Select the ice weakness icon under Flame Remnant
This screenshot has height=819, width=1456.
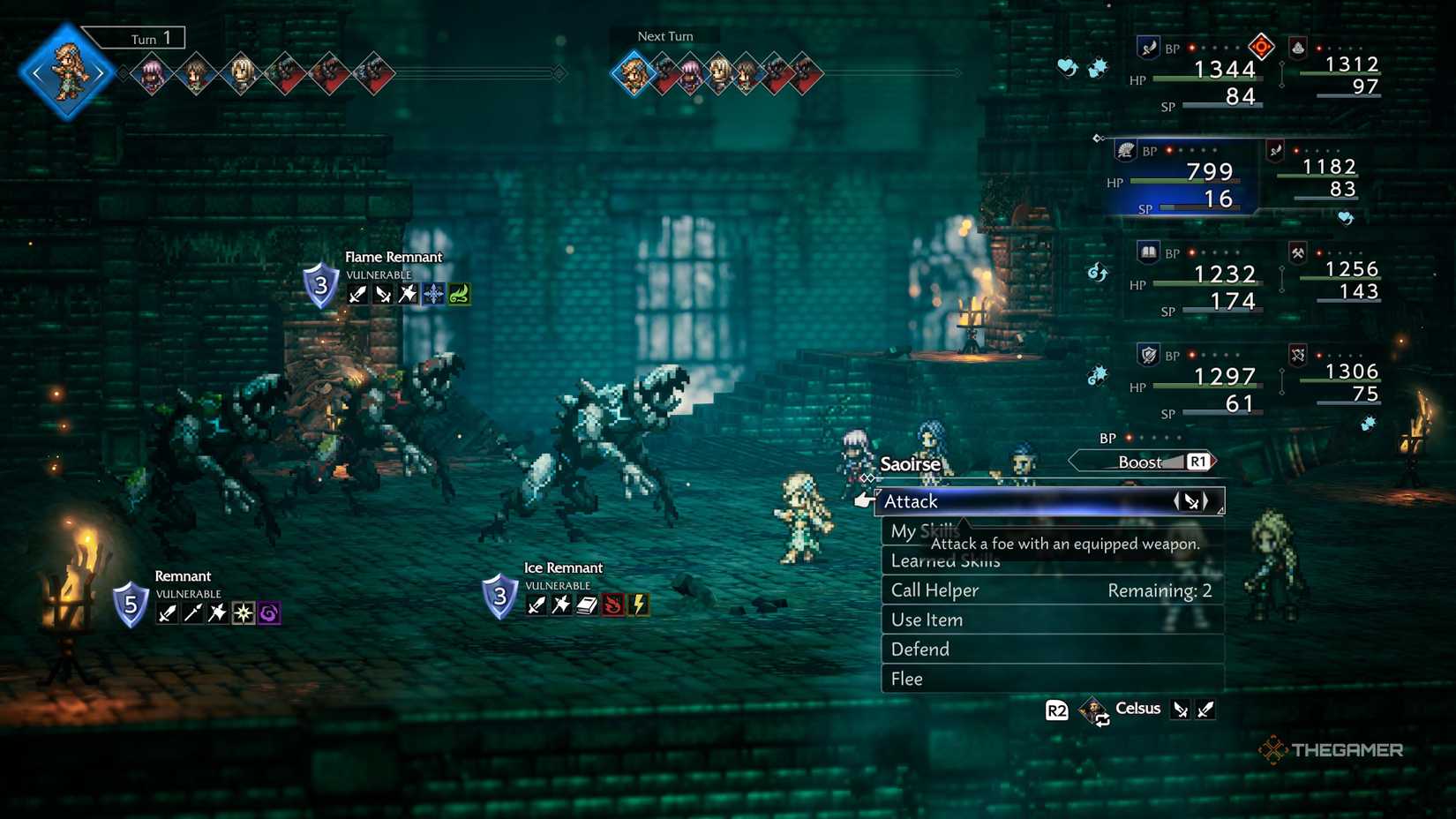pos(432,294)
